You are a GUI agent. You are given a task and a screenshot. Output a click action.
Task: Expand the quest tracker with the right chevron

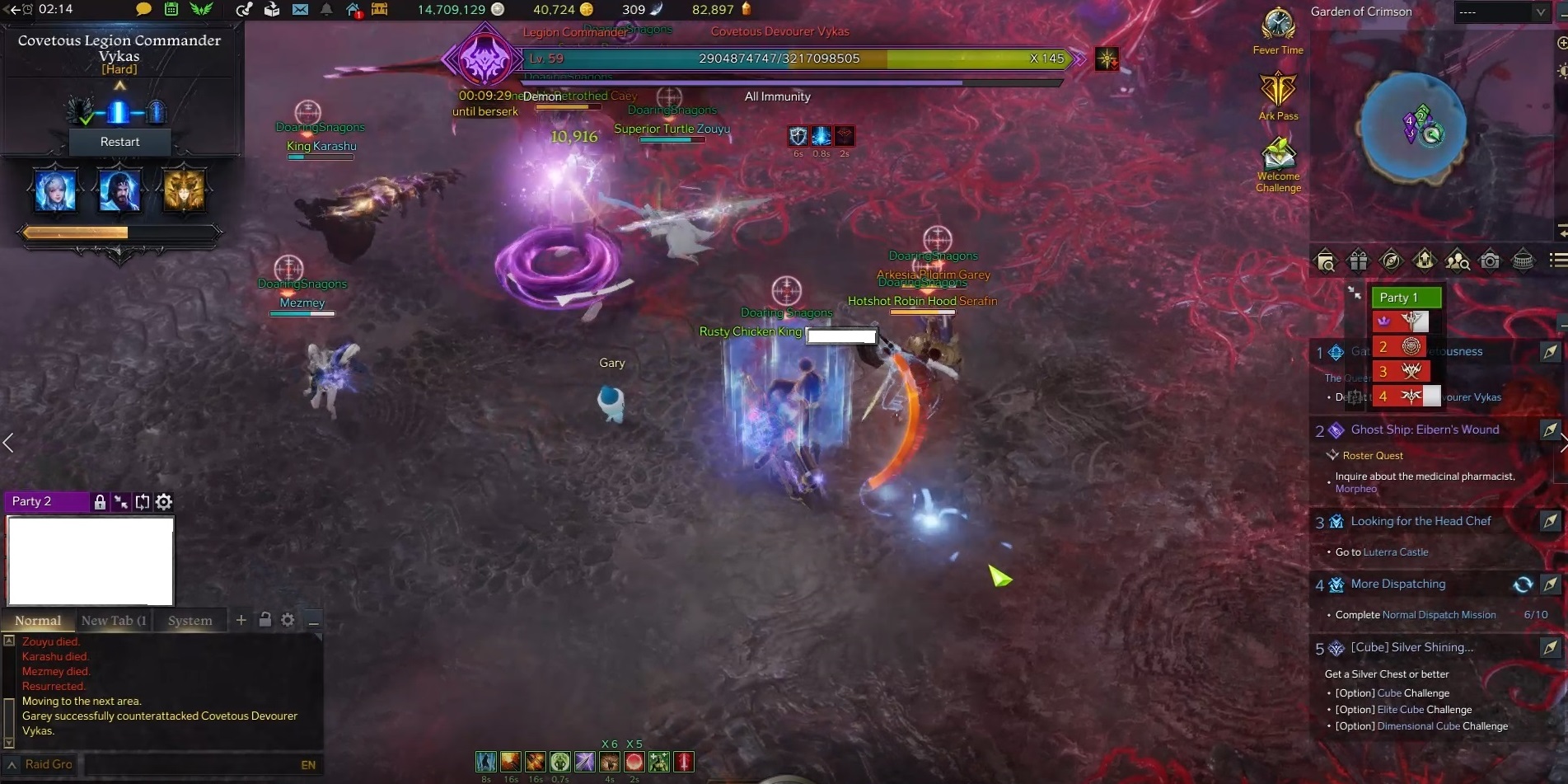[x=1562, y=443]
